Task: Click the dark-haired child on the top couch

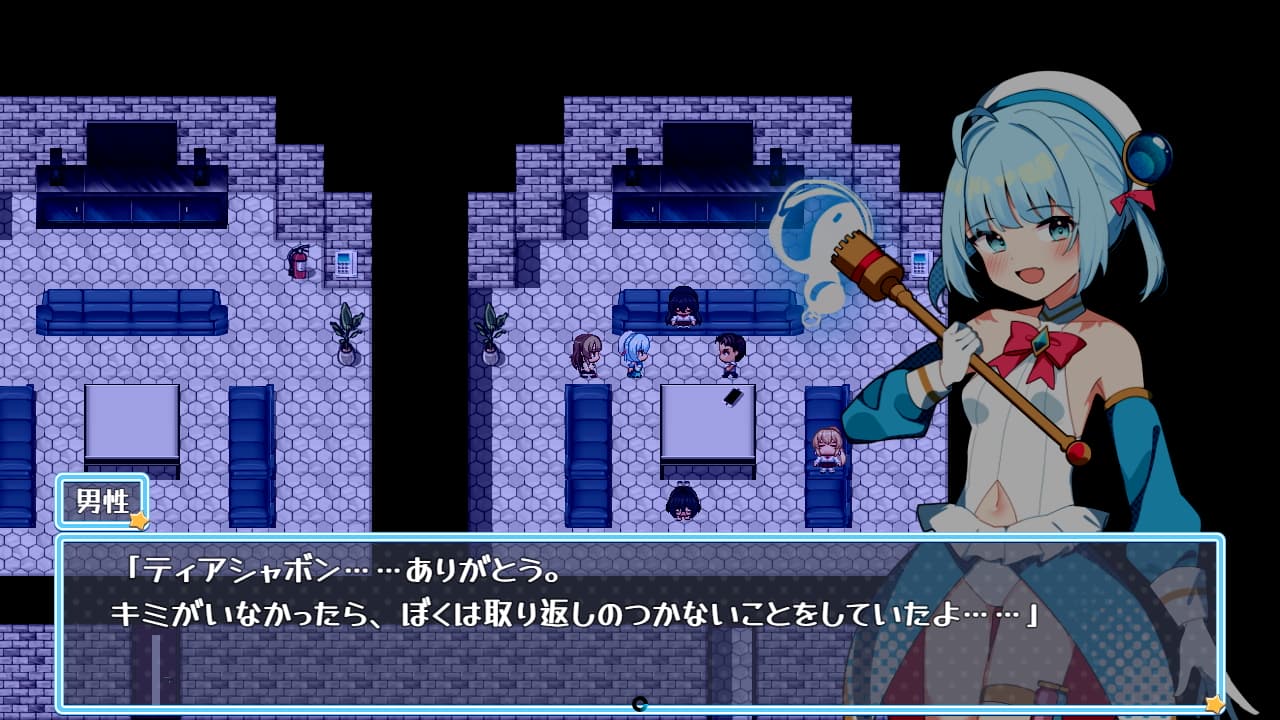Action: pos(680,310)
